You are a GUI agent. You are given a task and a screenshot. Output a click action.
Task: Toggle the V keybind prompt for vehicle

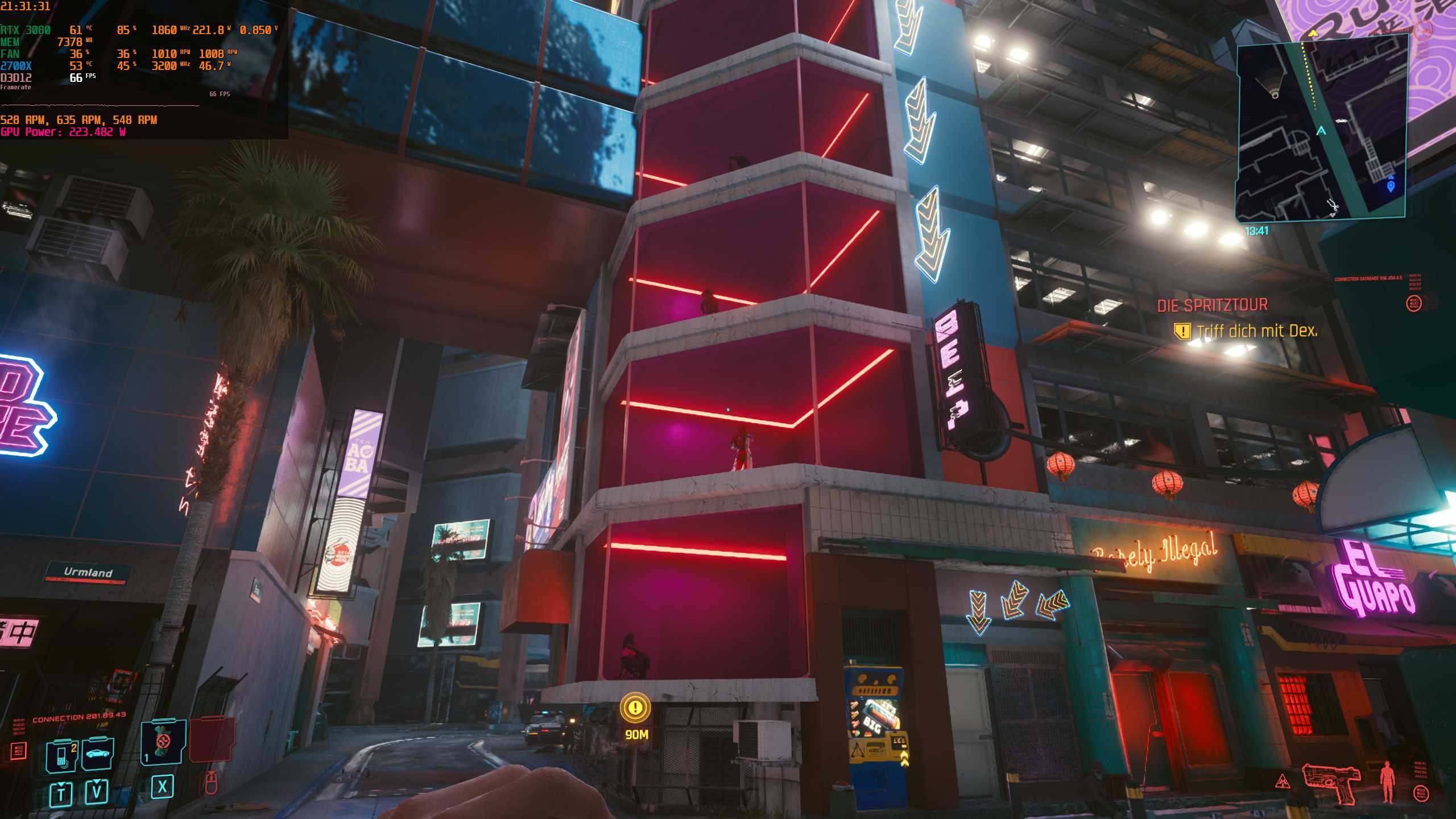pos(97,791)
